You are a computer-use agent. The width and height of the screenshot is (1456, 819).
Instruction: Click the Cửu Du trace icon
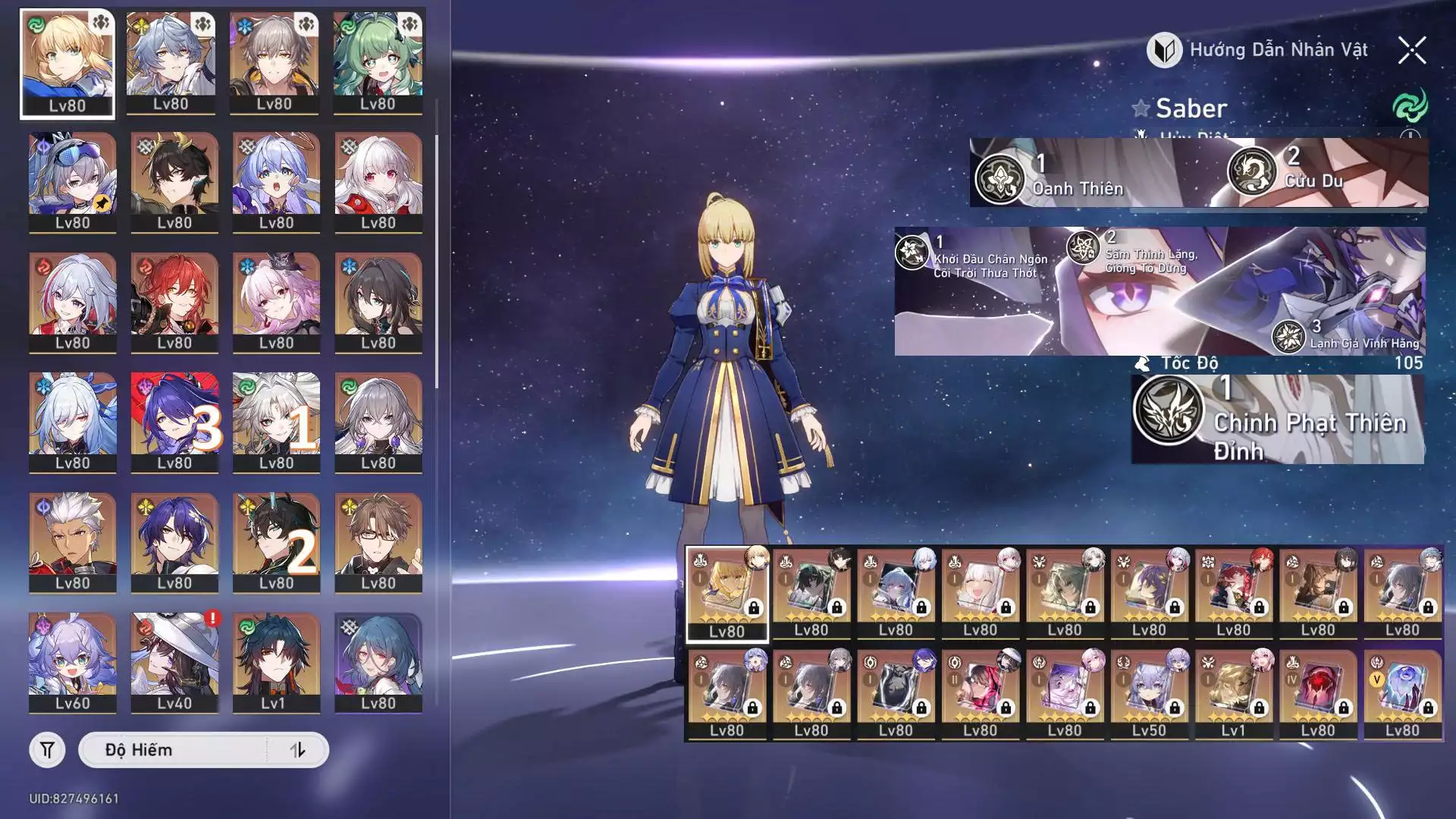point(1252,172)
